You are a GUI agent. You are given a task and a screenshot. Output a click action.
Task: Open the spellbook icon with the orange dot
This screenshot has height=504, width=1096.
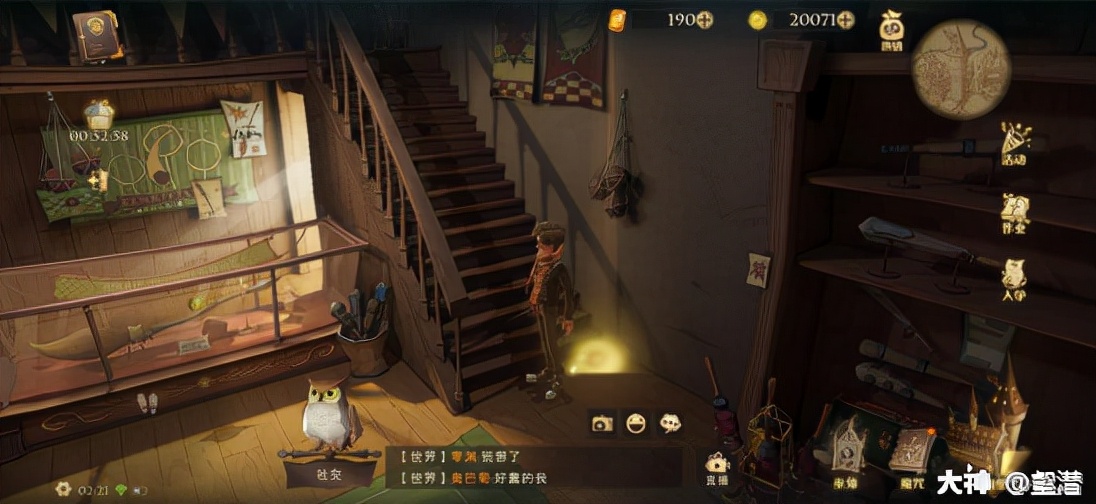coord(912,450)
